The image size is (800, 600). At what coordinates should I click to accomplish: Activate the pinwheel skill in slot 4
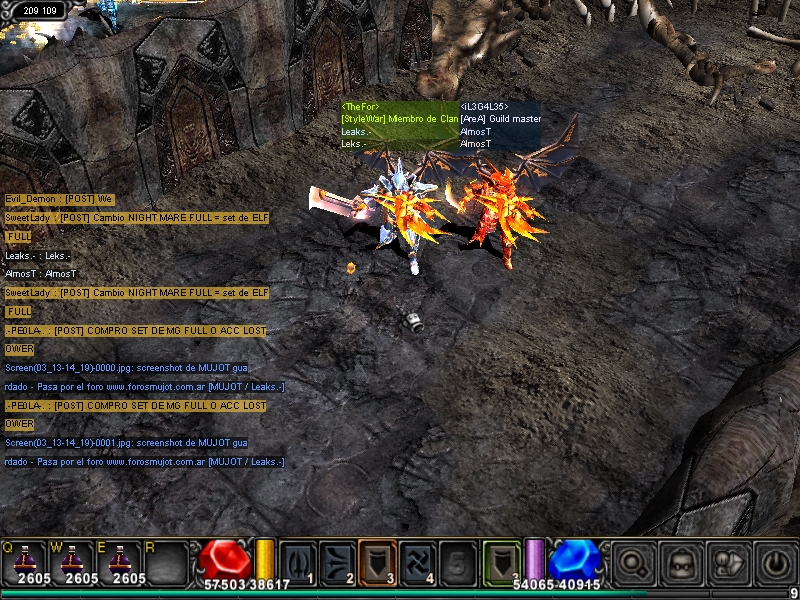point(417,561)
